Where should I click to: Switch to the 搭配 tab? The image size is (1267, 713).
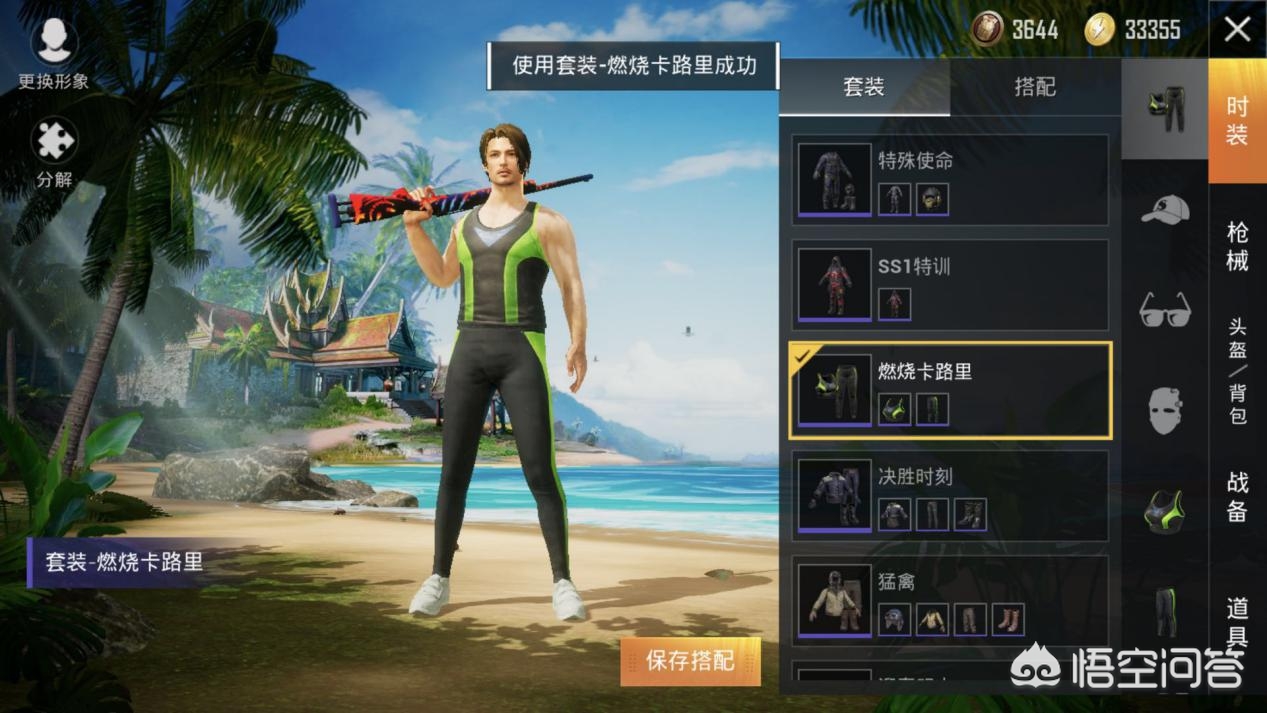pyautogui.click(x=1035, y=87)
